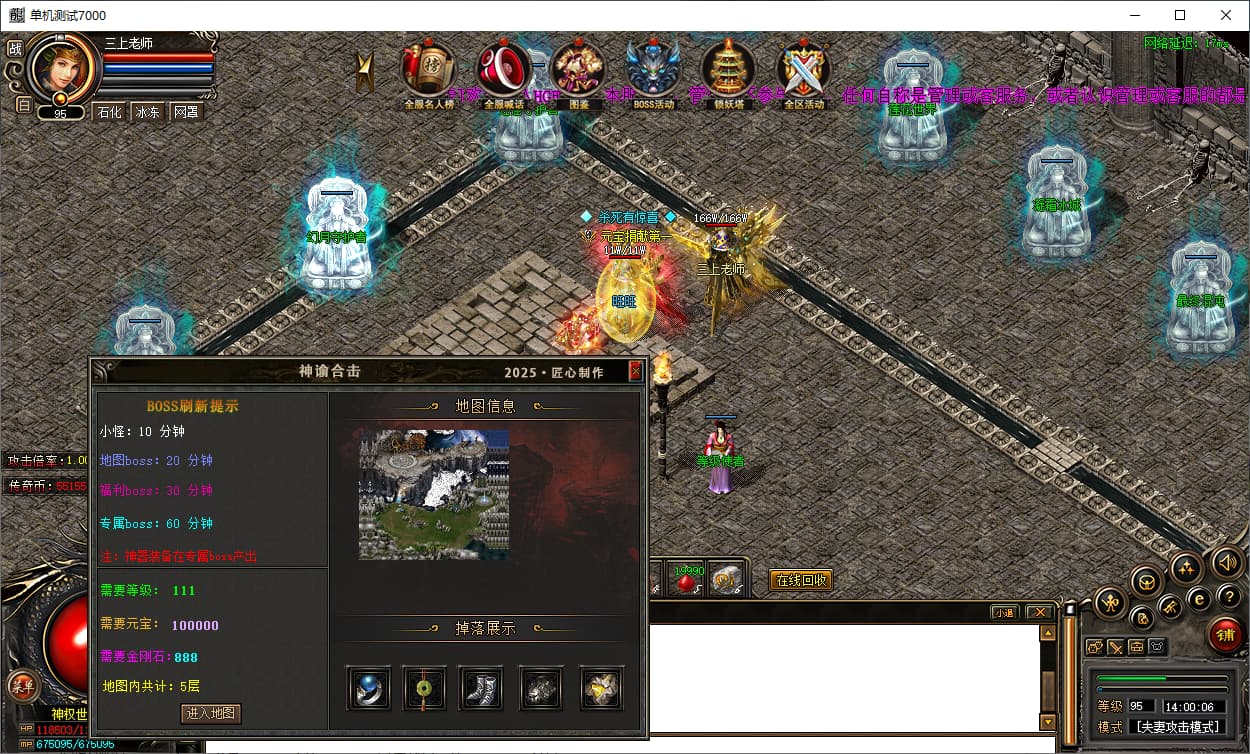
Task: Open the question mark help button
Action: (1229, 597)
